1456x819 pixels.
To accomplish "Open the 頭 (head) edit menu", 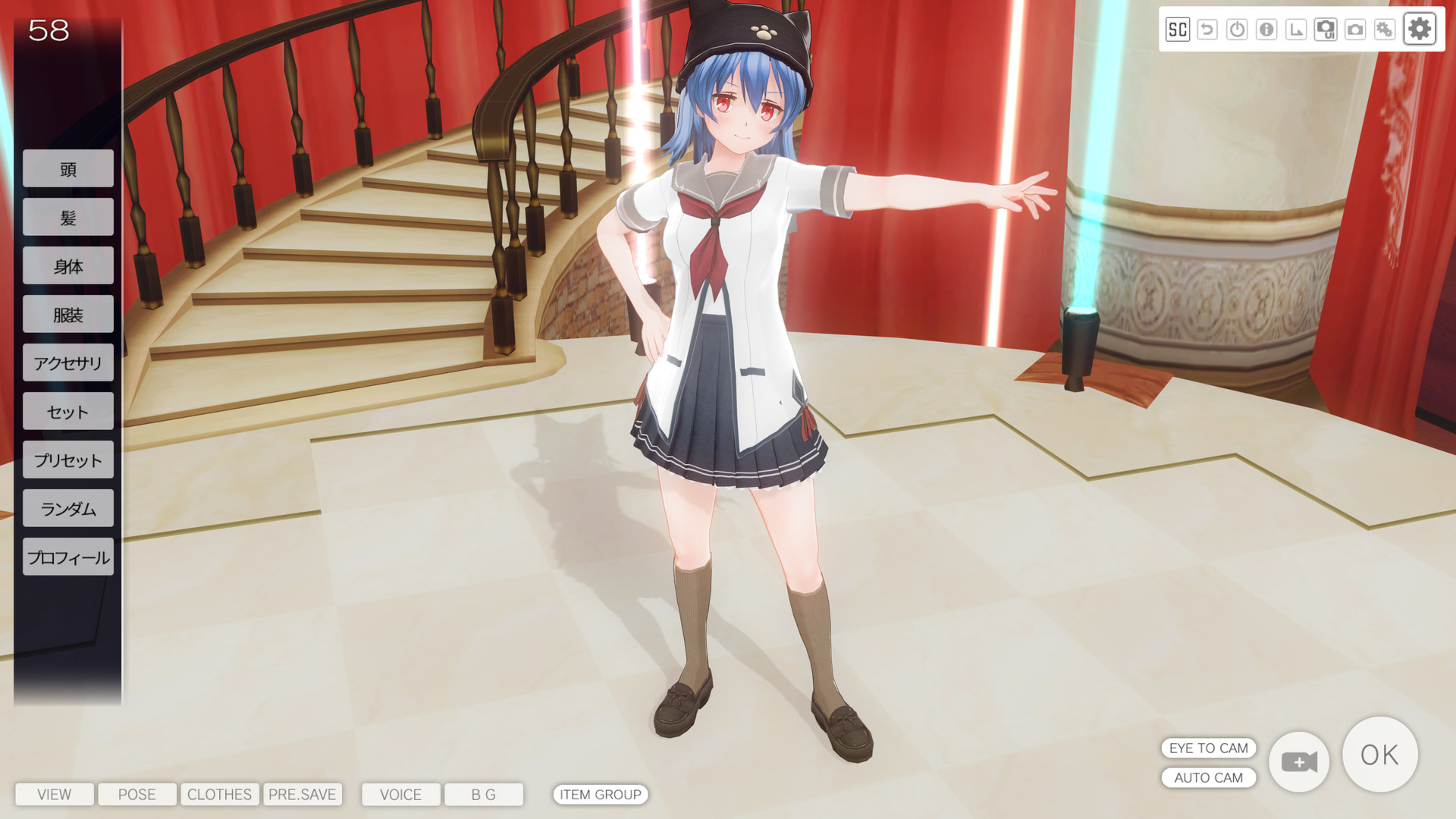I will (x=68, y=169).
